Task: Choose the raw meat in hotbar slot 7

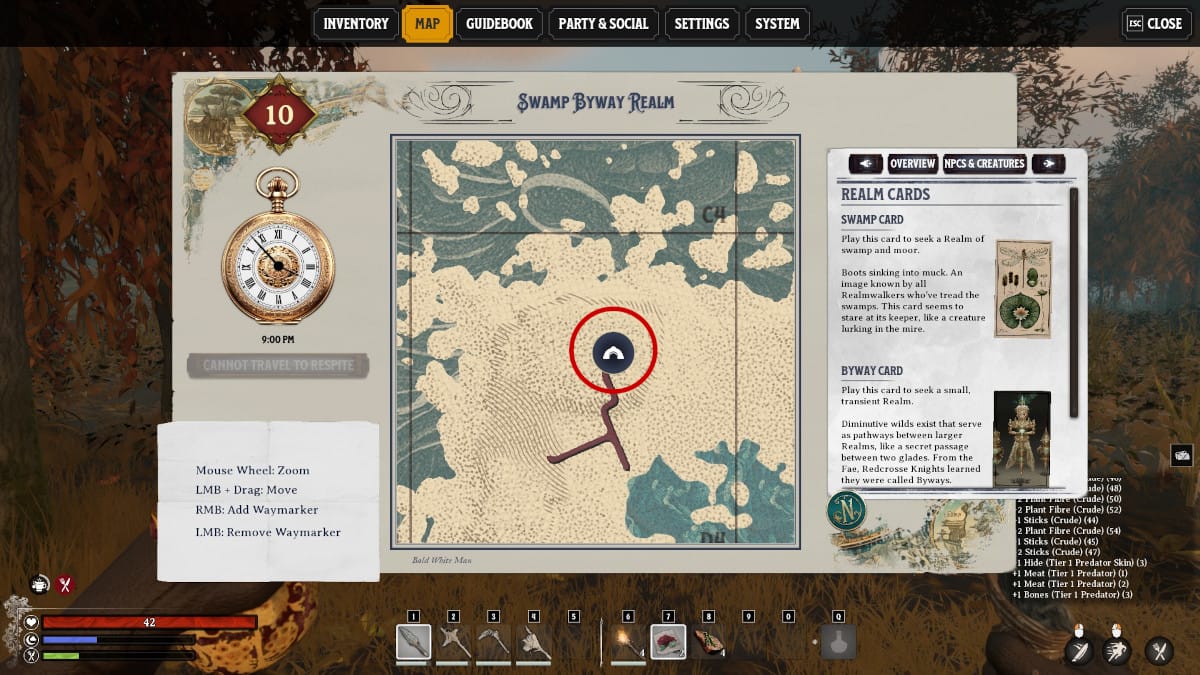Action: [x=668, y=642]
